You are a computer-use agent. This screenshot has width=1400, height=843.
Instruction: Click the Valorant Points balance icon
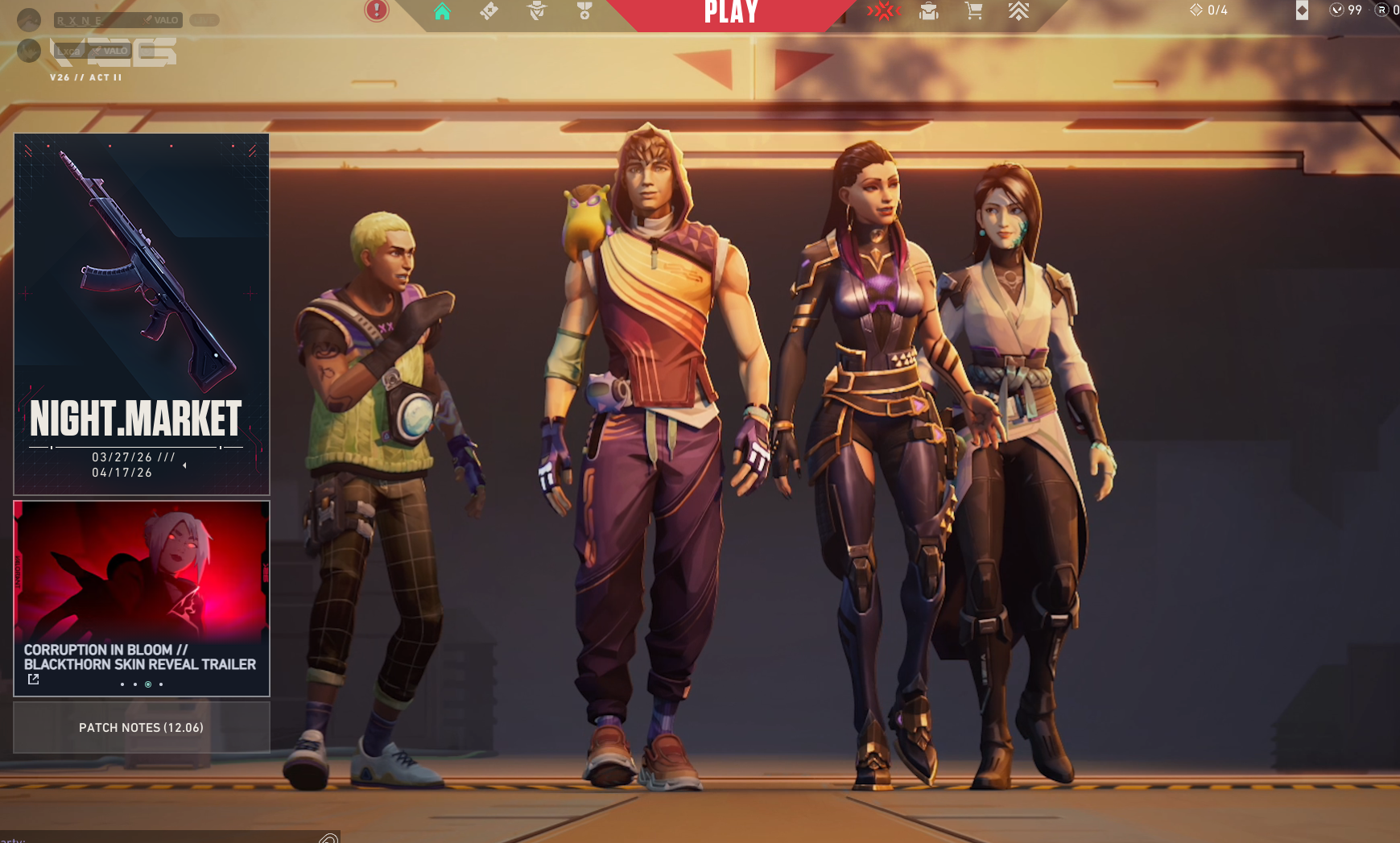point(1337,10)
